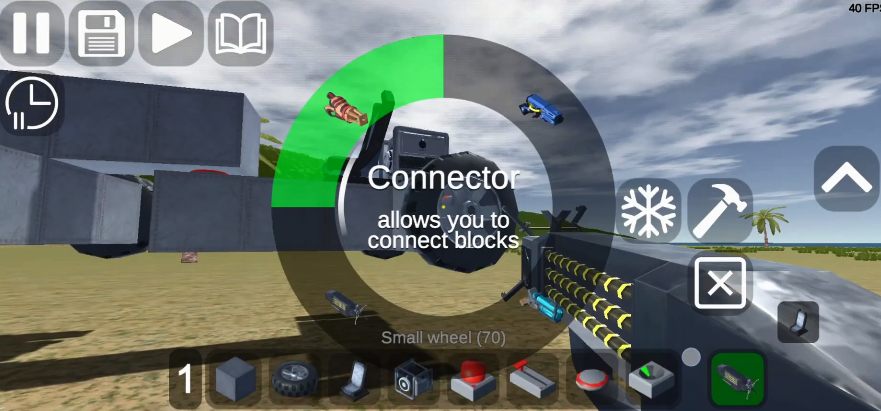Screen dimensions: 881x411
Task: Choose the small wheel hotbar slot
Action: click(294, 380)
